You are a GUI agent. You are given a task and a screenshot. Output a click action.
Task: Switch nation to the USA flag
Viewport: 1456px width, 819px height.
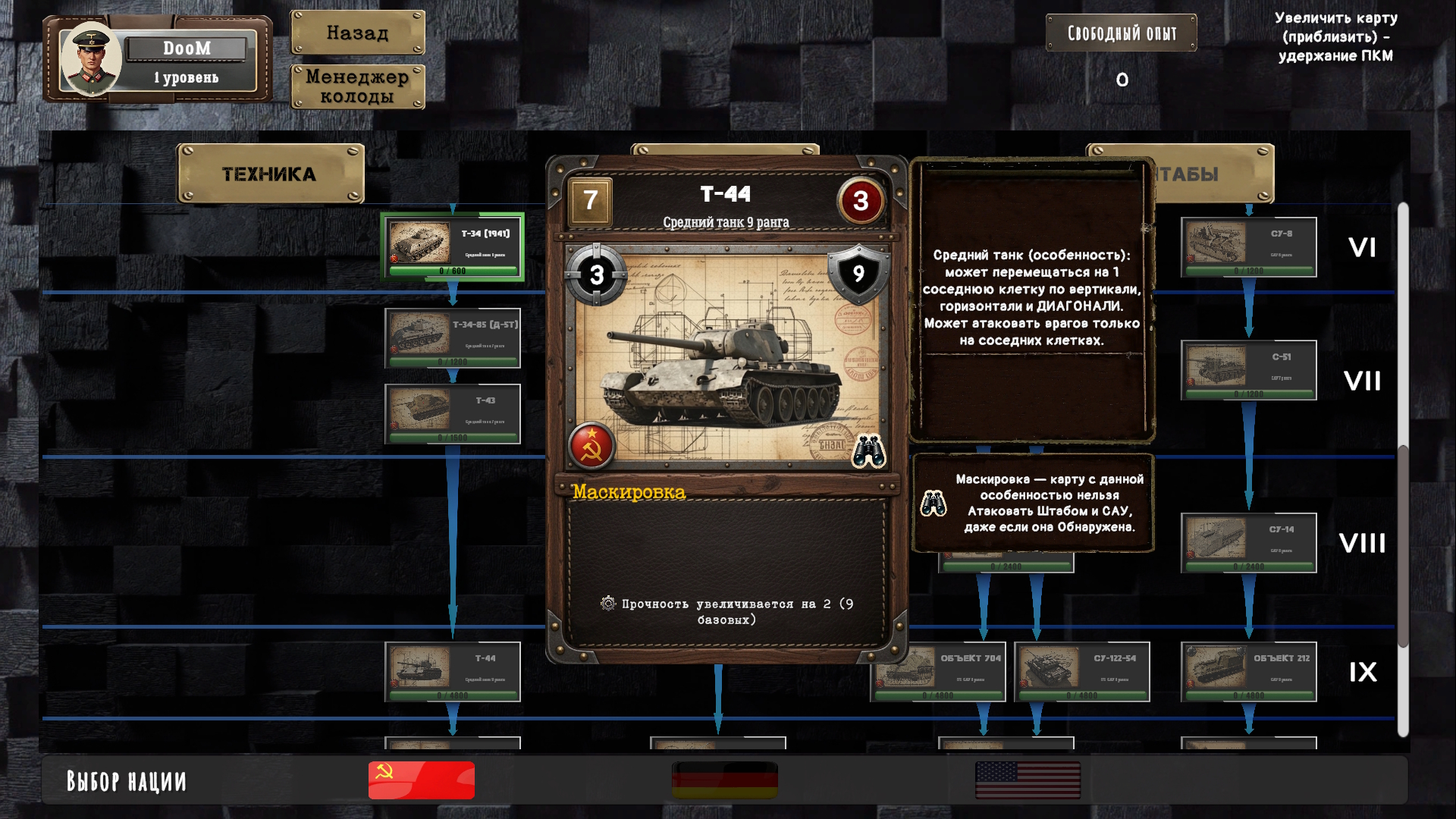coord(1028,780)
